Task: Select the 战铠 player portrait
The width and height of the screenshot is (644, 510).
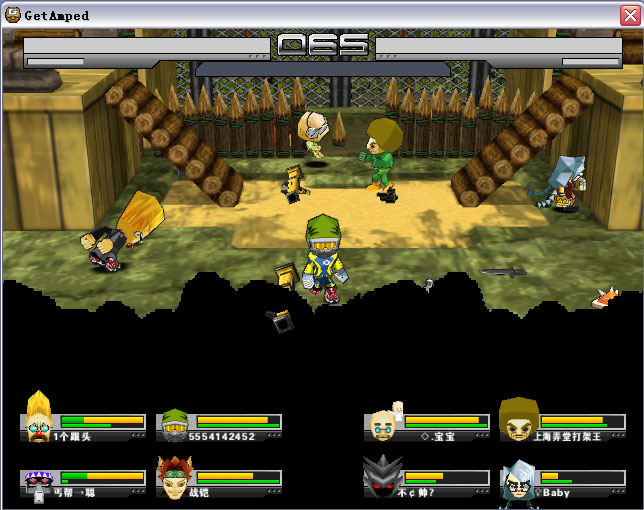Action: pos(174,477)
